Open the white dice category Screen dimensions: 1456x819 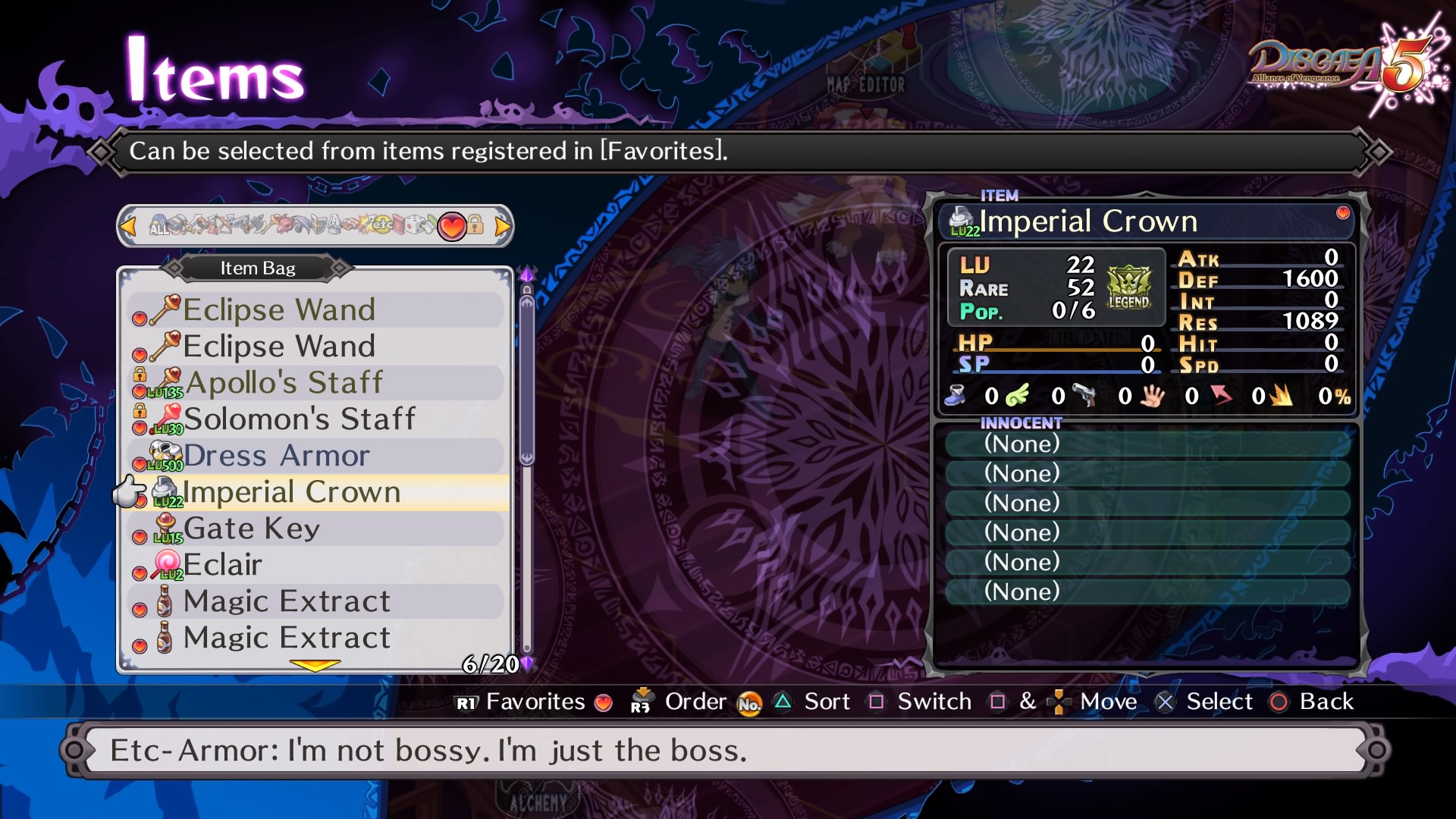(x=412, y=224)
